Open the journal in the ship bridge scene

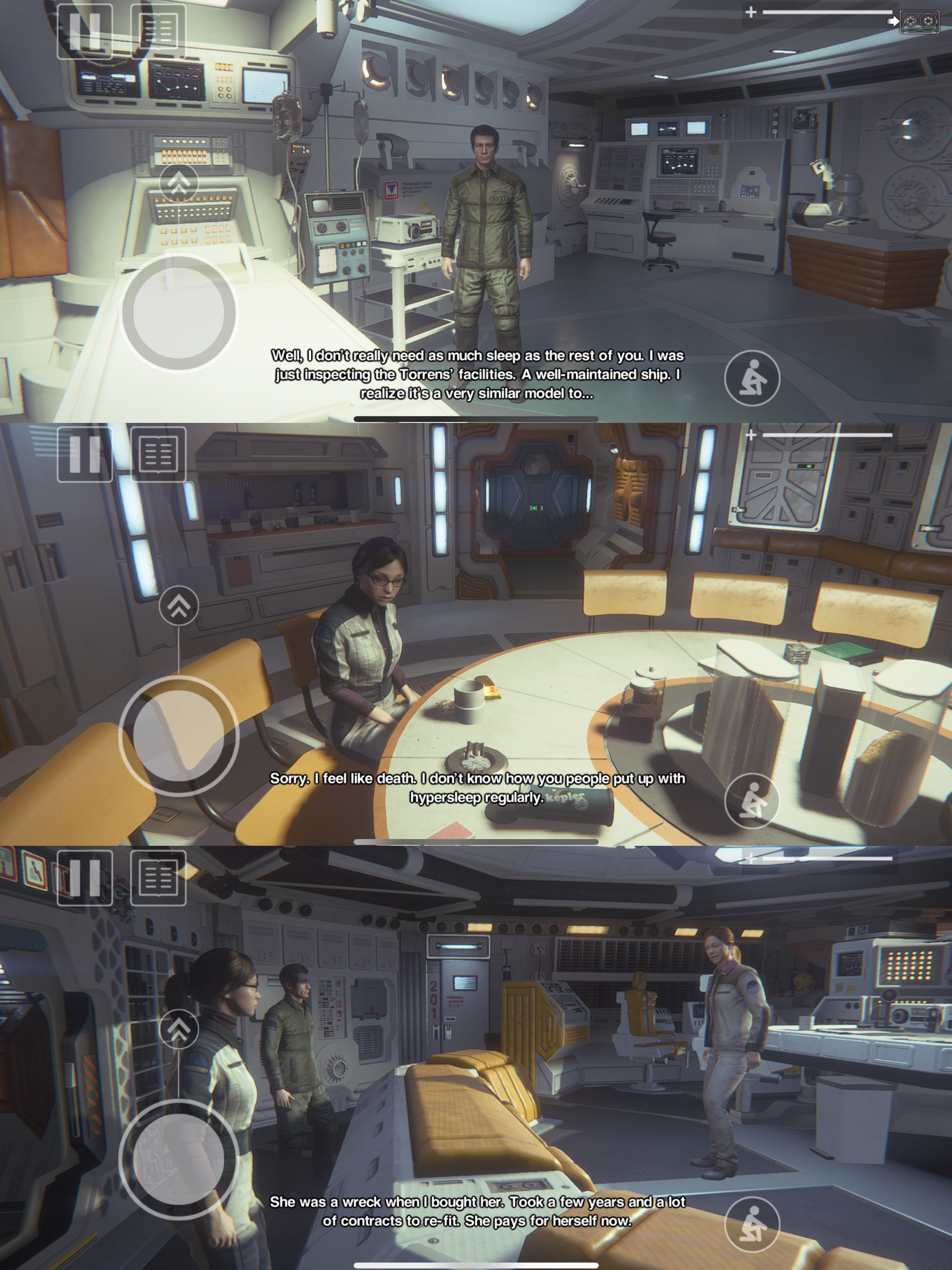pos(158,877)
